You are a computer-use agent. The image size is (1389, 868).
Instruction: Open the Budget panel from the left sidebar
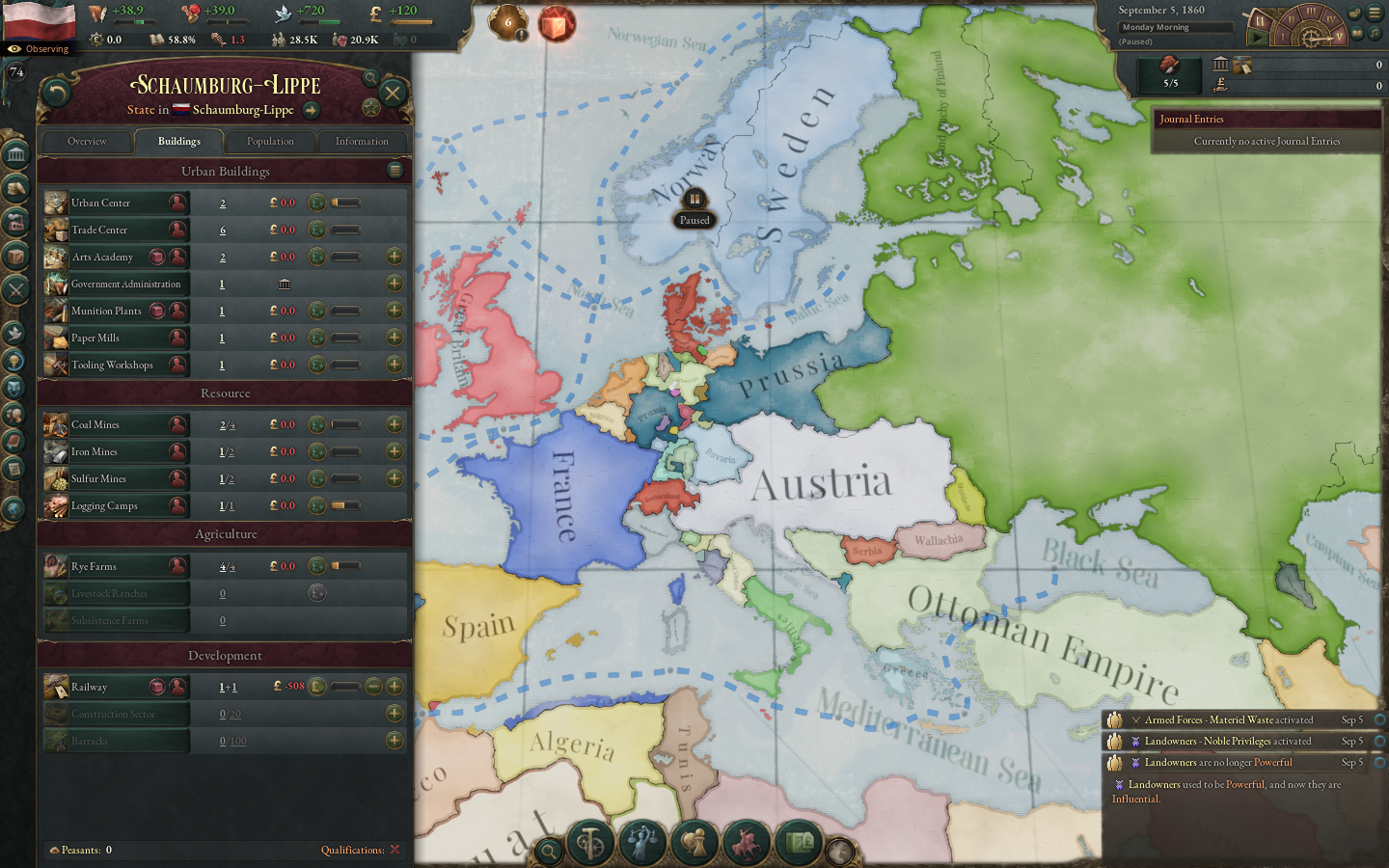pyautogui.click(x=15, y=188)
